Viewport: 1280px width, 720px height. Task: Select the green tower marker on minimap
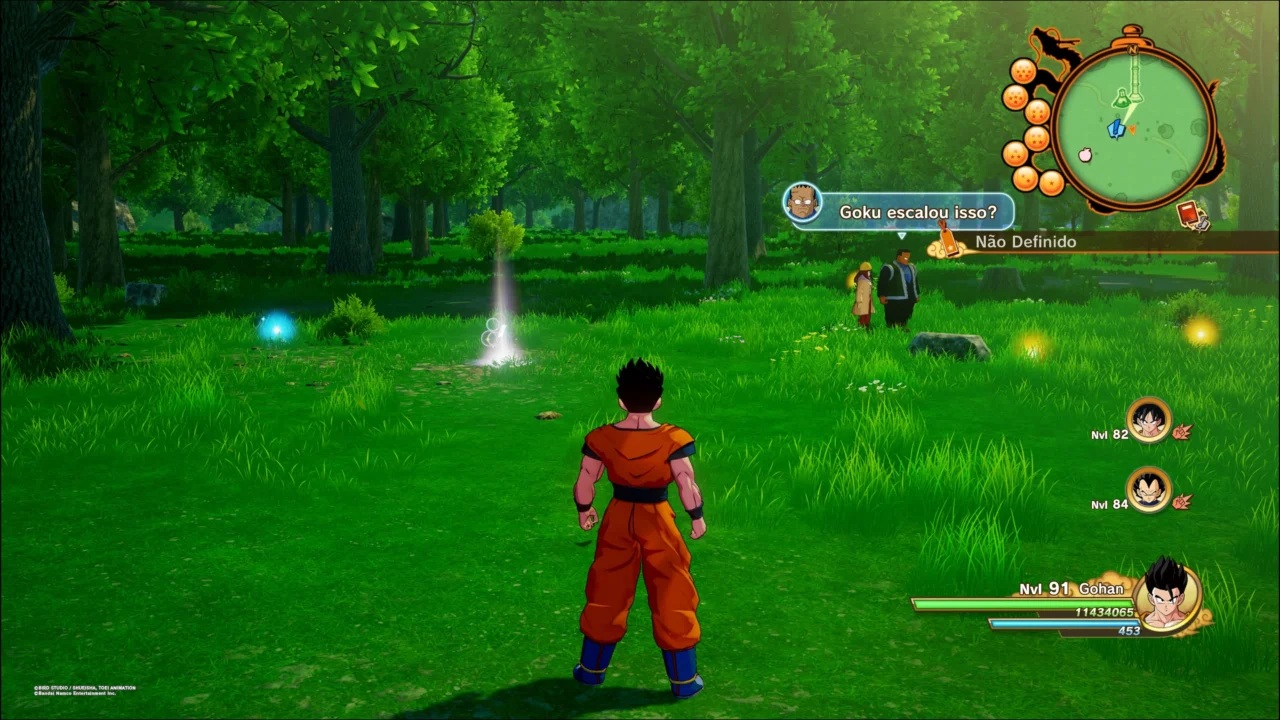point(1123,97)
